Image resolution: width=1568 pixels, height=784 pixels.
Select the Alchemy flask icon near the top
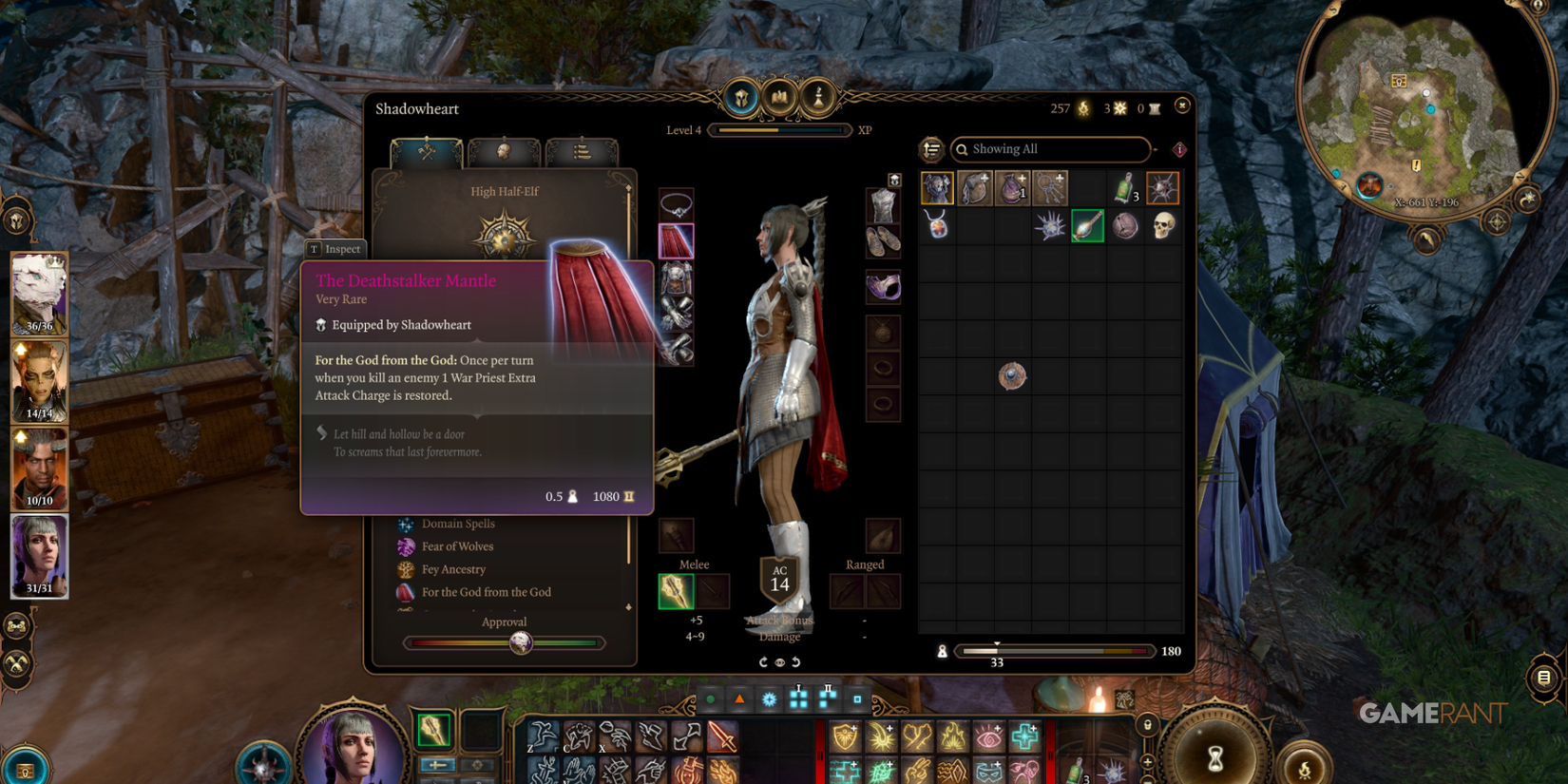(815, 98)
